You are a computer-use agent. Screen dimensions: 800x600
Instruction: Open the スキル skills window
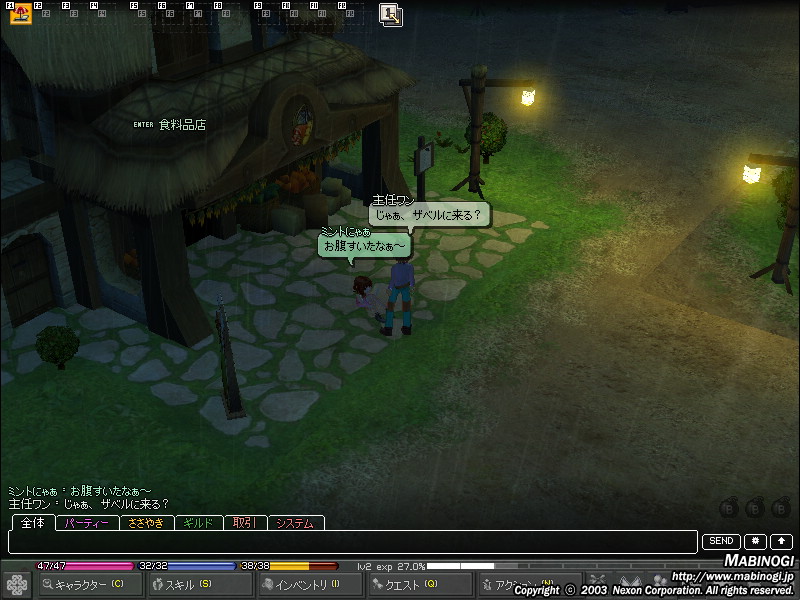coord(198,584)
